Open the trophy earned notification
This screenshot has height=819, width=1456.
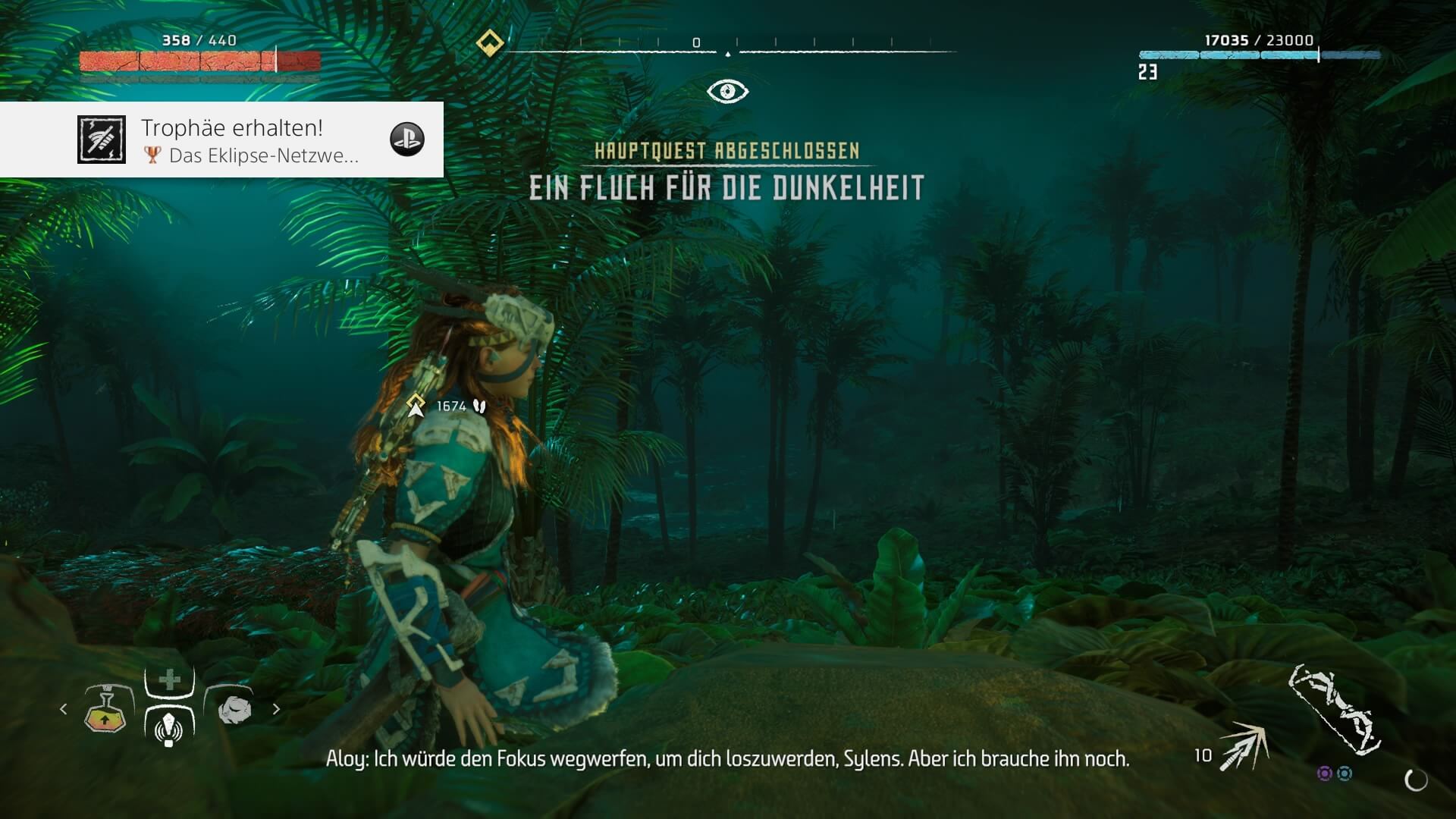[250, 140]
